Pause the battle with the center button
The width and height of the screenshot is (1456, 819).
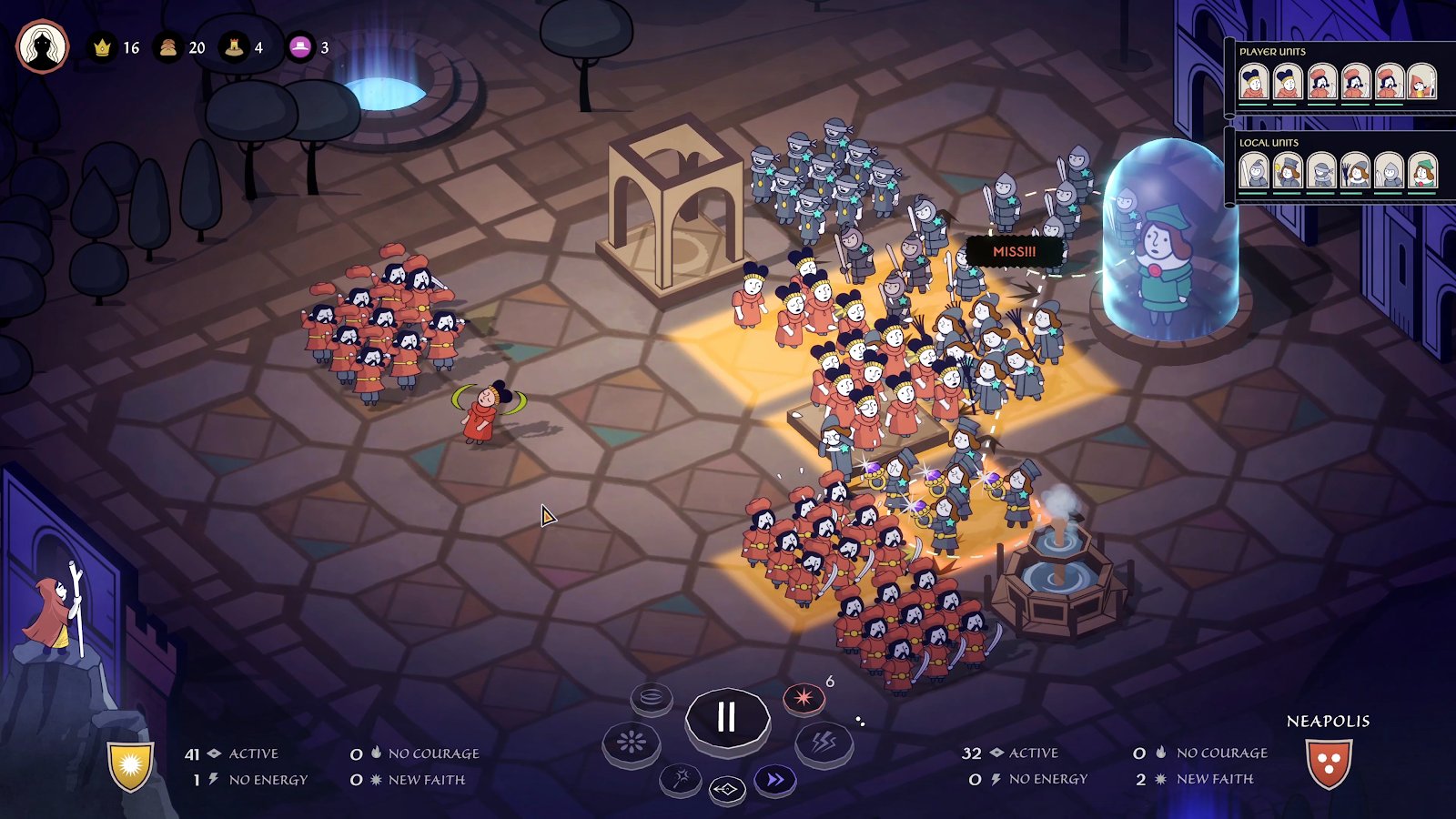(x=726, y=717)
